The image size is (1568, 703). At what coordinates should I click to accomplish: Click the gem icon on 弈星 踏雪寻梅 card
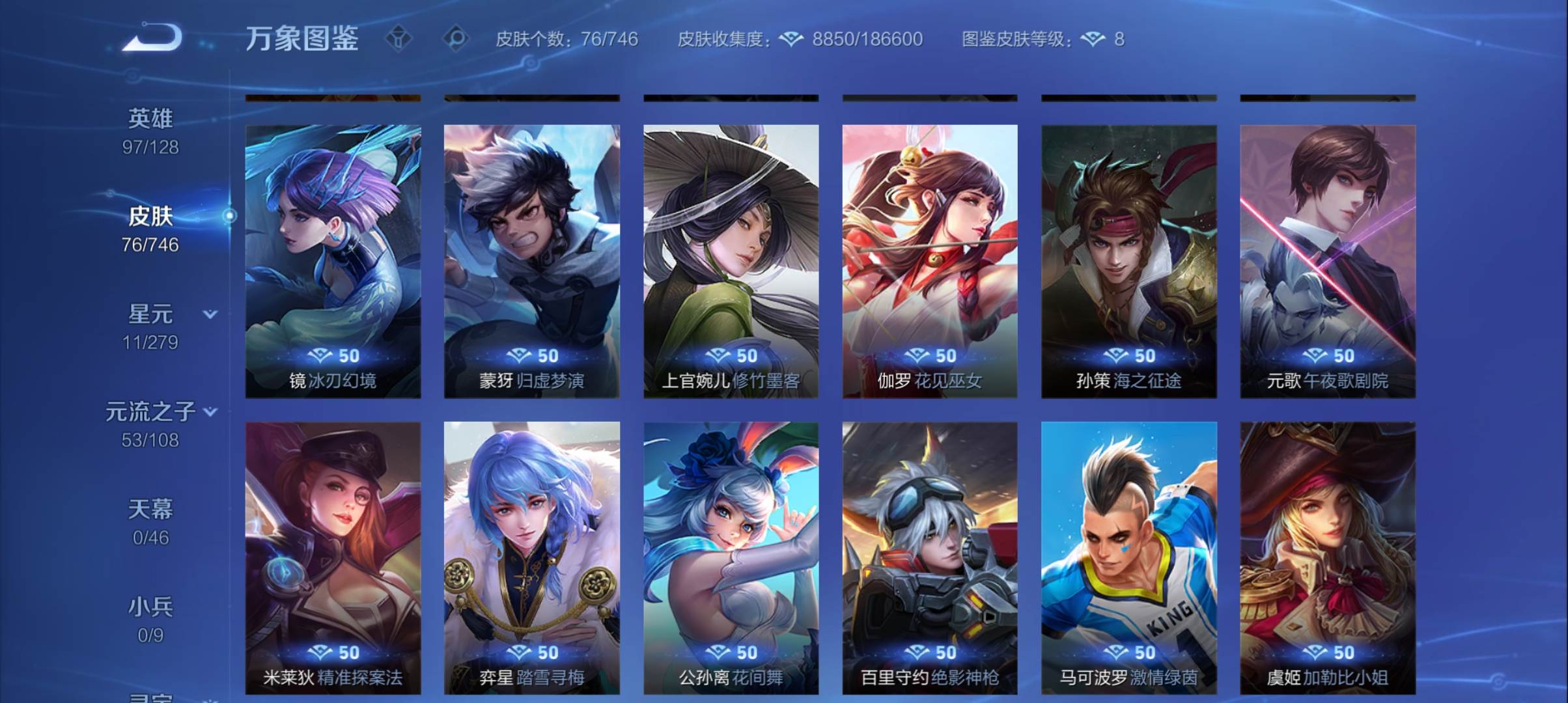click(x=520, y=653)
